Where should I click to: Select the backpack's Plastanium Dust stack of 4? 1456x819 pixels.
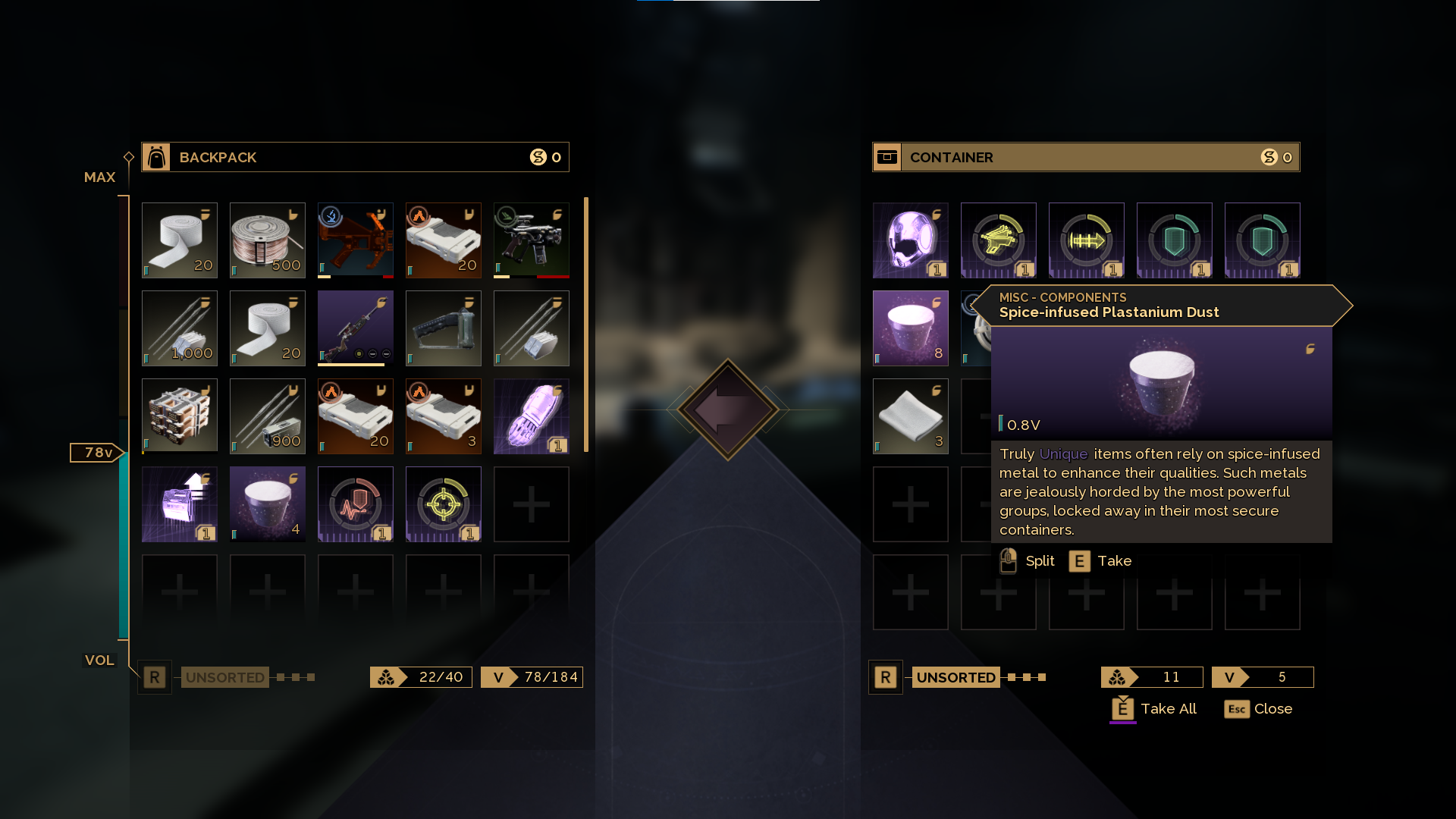[267, 504]
